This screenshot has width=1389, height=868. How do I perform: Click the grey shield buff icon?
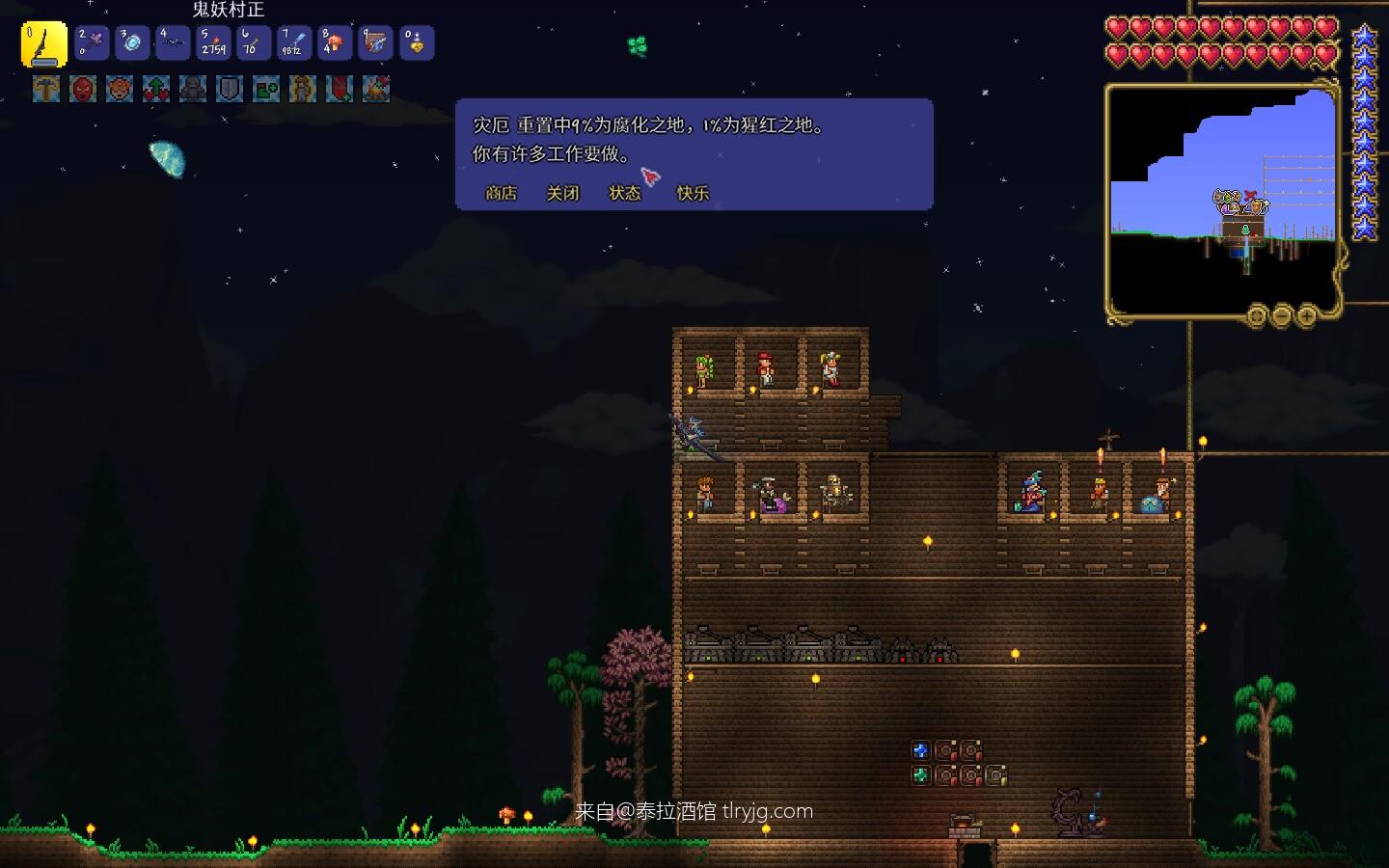click(230, 90)
